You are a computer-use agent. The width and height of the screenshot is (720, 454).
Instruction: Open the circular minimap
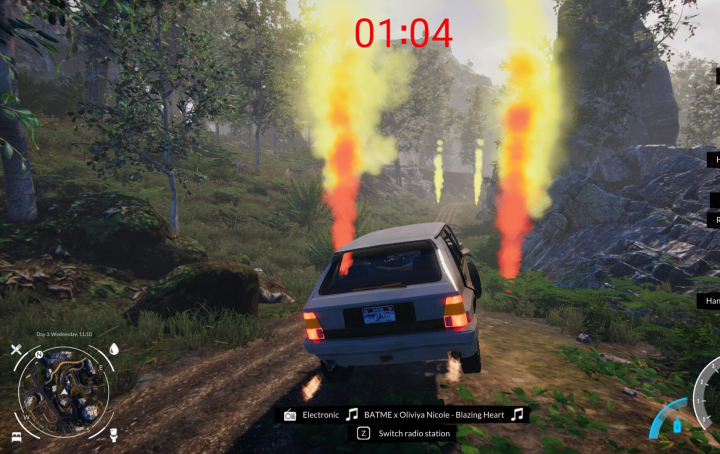tap(64, 392)
